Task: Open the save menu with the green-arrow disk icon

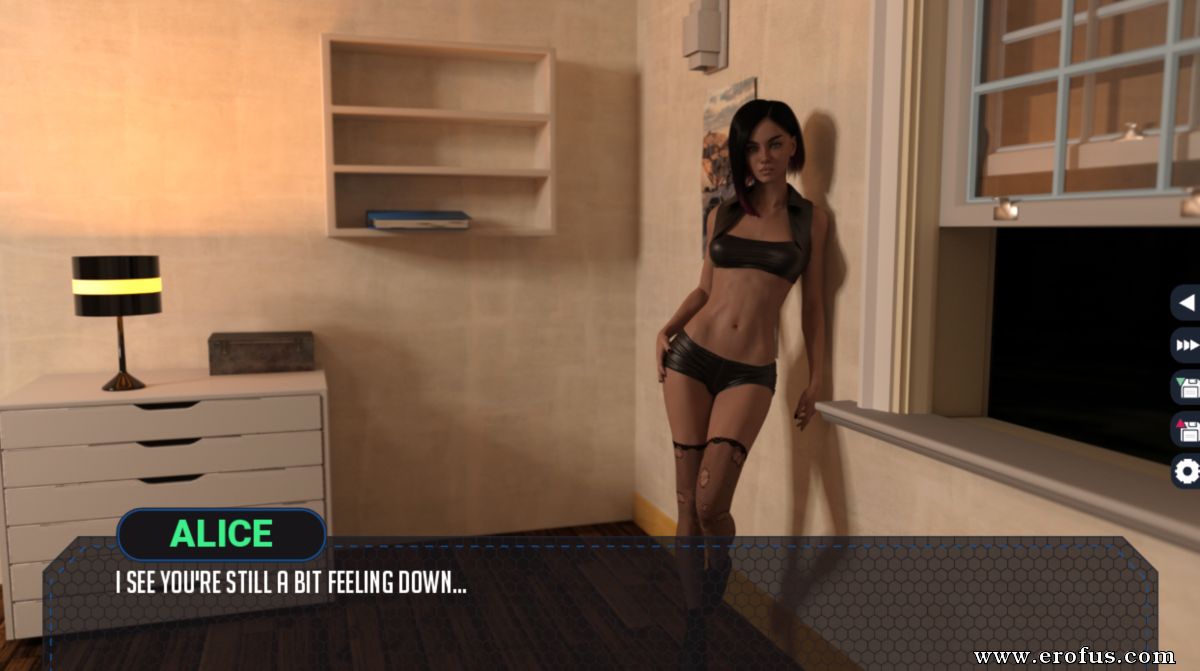Action: [x=1187, y=387]
